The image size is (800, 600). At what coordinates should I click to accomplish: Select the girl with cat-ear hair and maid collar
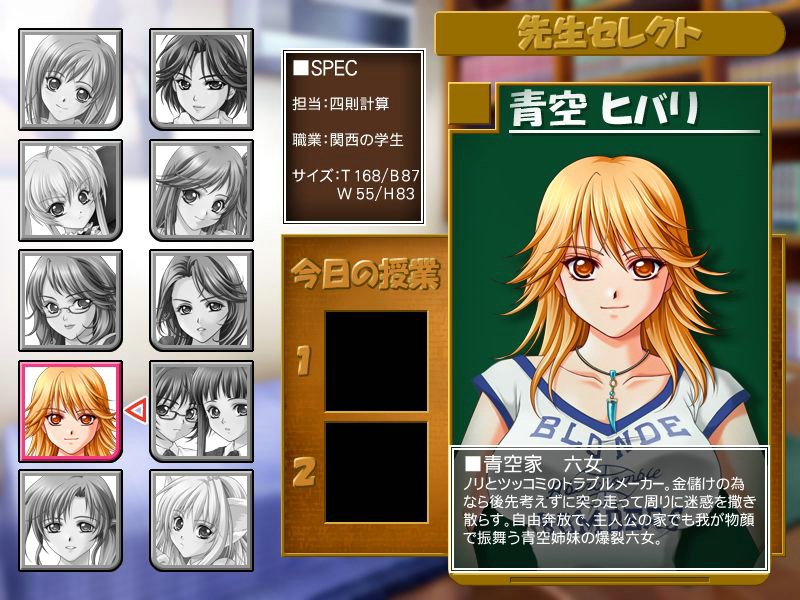coord(70,191)
